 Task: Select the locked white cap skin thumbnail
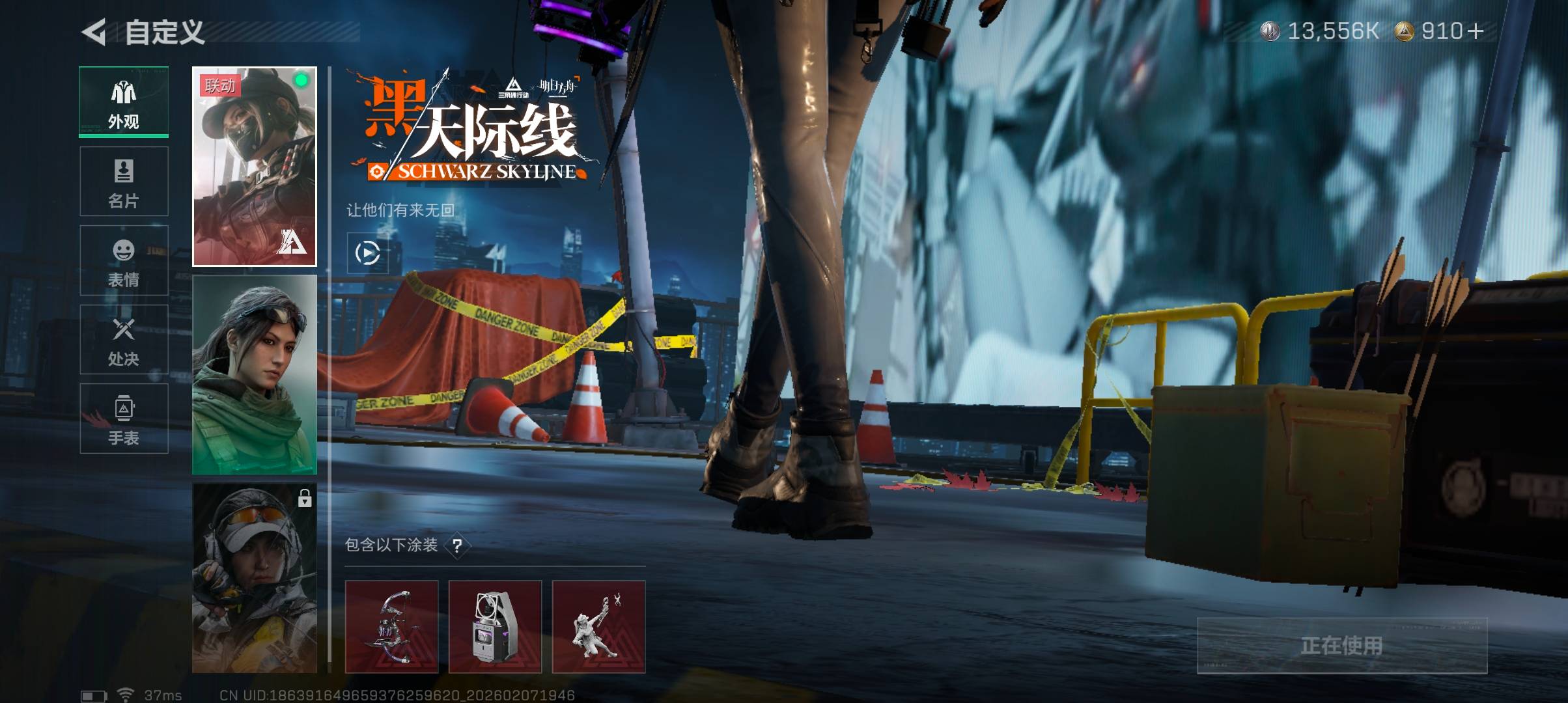pyautogui.click(x=255, y=578)
